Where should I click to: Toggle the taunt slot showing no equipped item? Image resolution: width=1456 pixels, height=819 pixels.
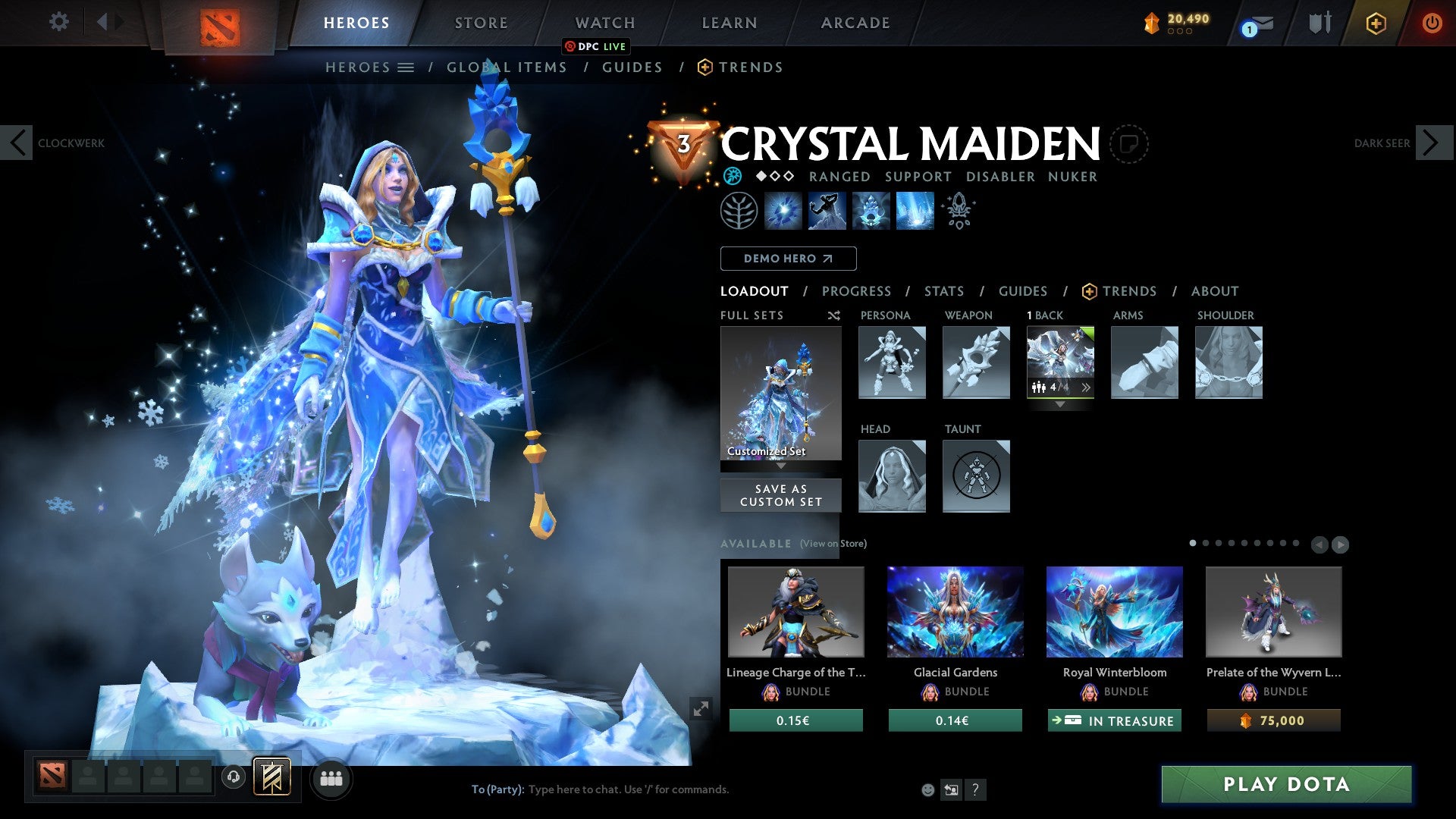976,476
